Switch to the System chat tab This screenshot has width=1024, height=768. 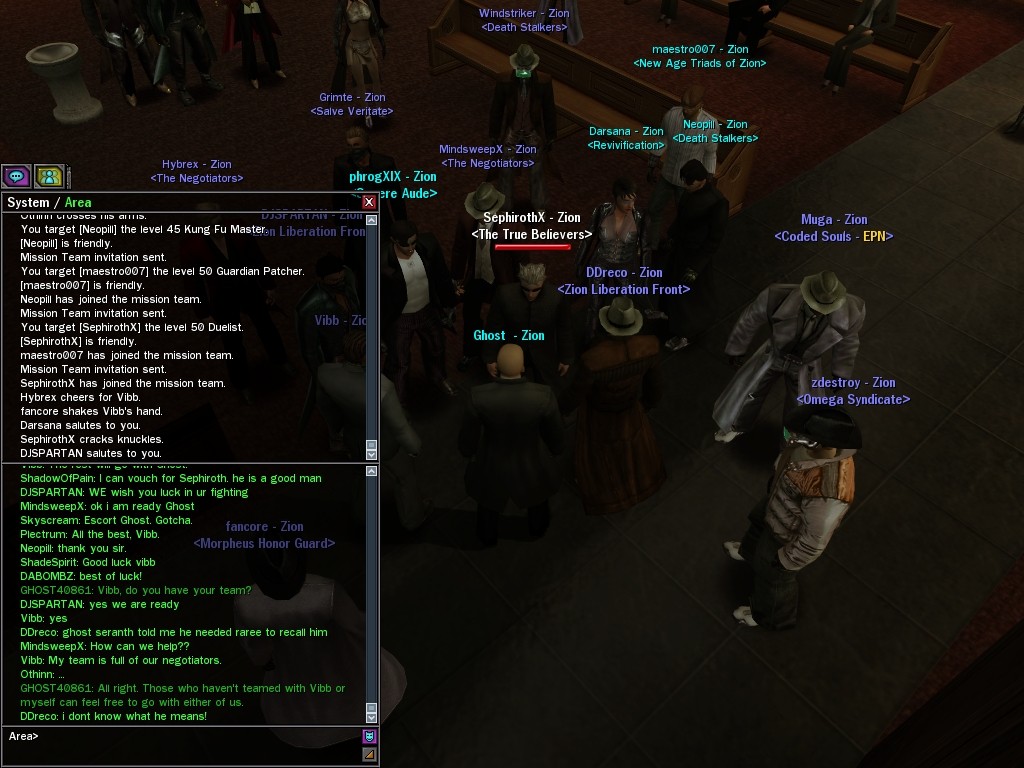pyautogui.click(x=28, y=203)
